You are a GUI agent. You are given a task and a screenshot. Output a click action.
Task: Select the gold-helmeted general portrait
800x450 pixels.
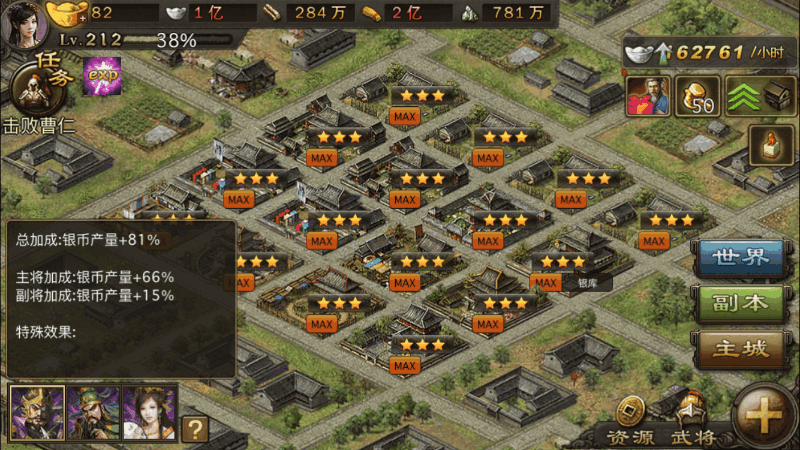38,413
